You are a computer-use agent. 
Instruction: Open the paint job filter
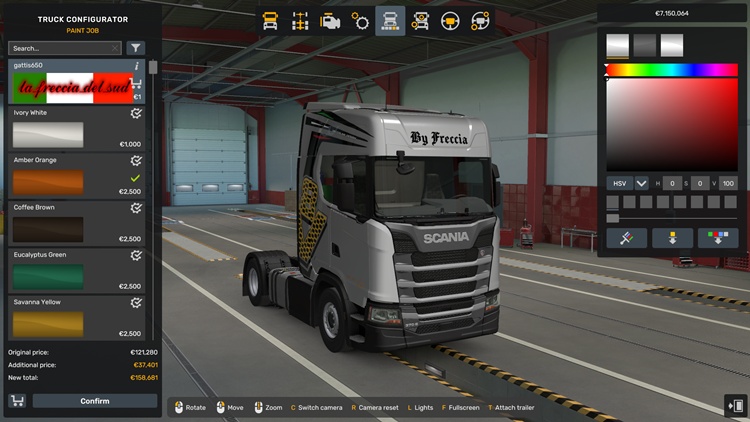tap(136, 48)
